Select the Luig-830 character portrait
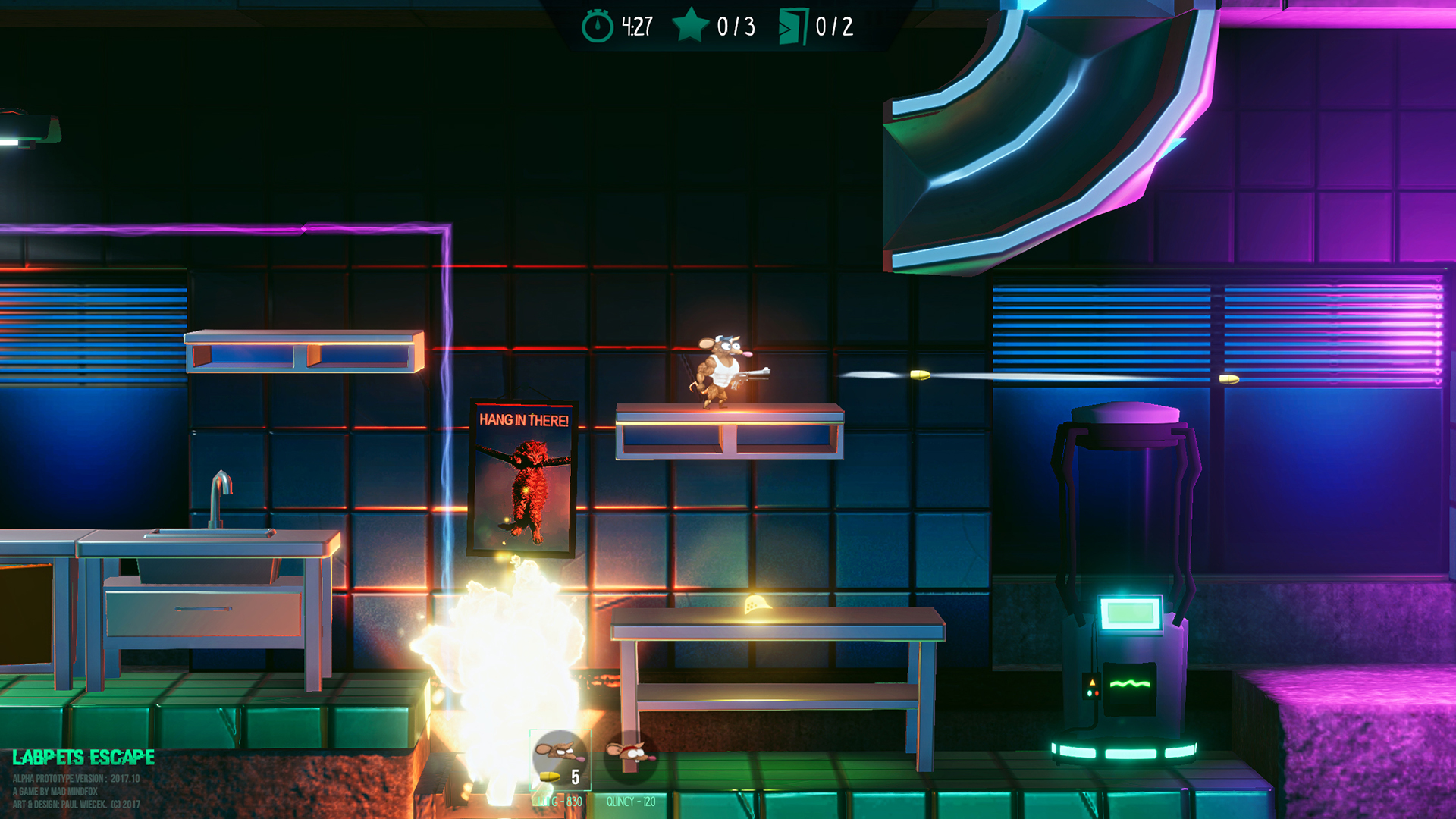This screenshot has height=819, width=1456. pos(560,755)
